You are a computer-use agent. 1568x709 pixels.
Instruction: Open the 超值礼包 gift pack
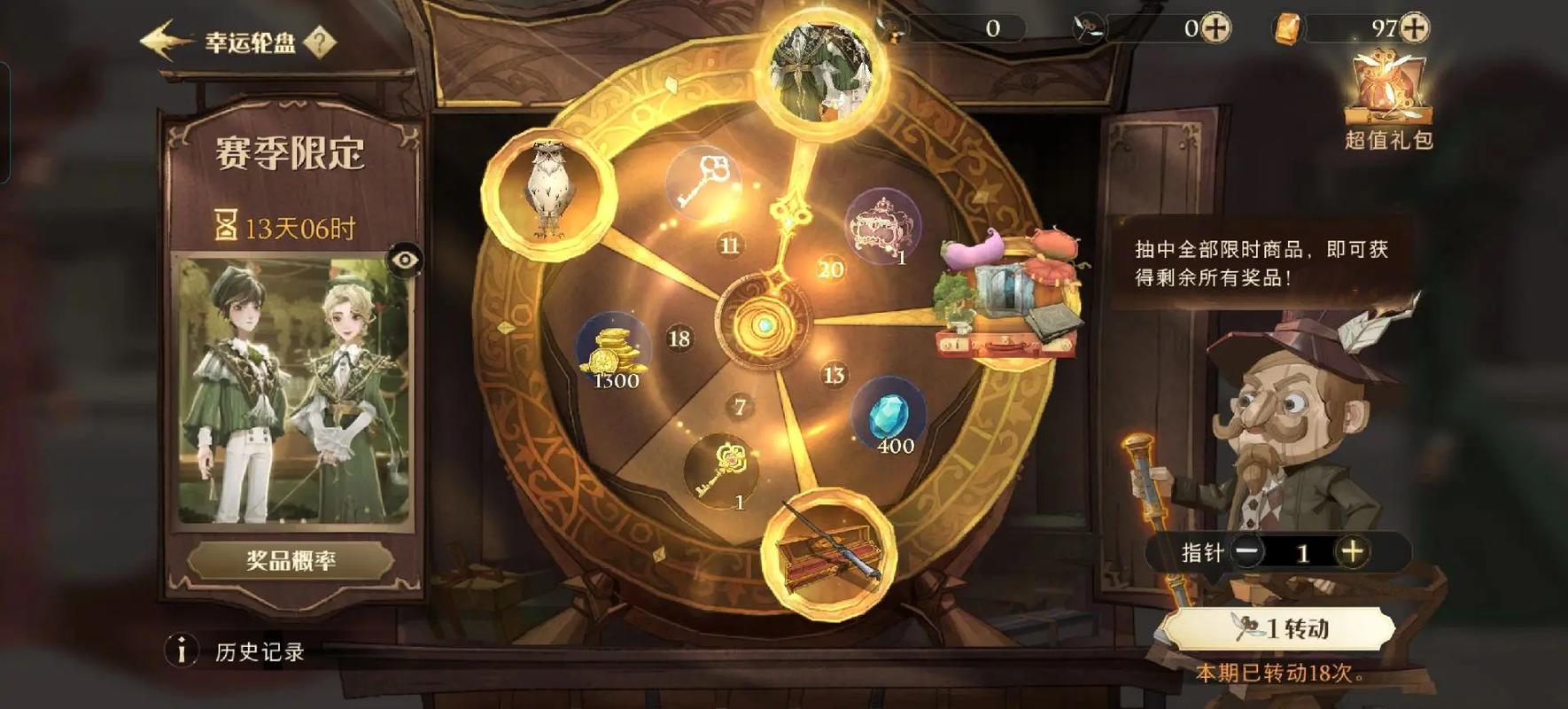point(1387,97)
